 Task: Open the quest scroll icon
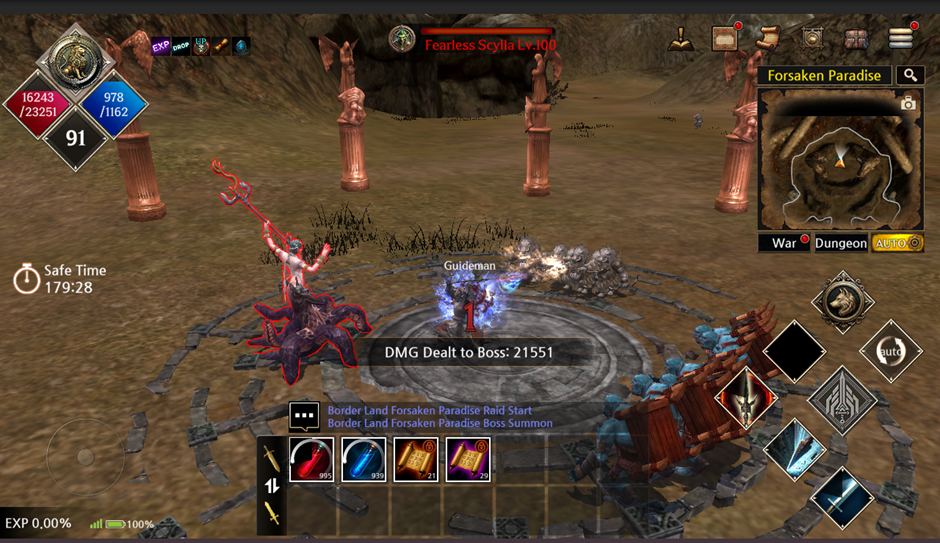point(768,38)
